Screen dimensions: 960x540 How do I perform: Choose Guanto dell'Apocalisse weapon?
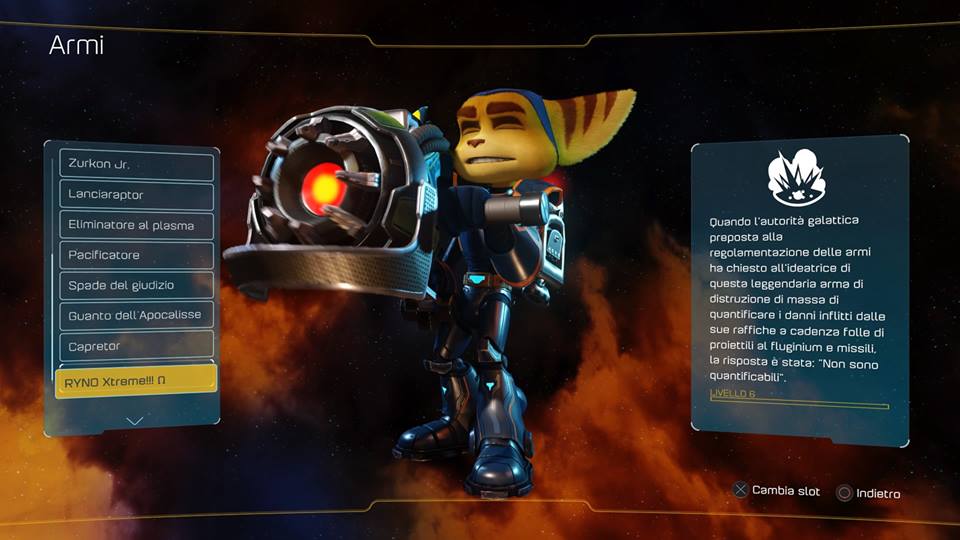pos(136,315)
